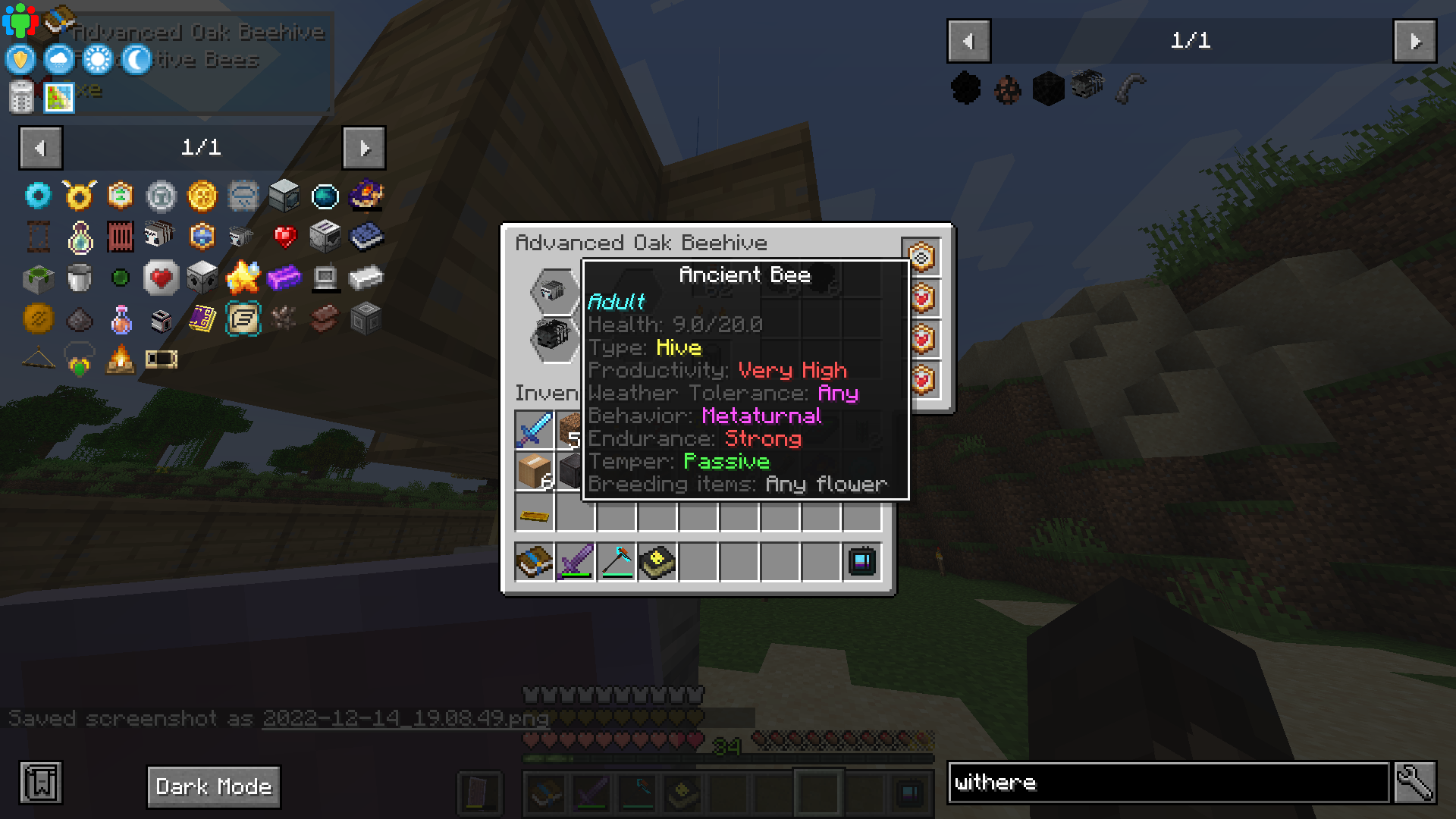
Task: Select the moon icon to set night time
Action: 136,59
